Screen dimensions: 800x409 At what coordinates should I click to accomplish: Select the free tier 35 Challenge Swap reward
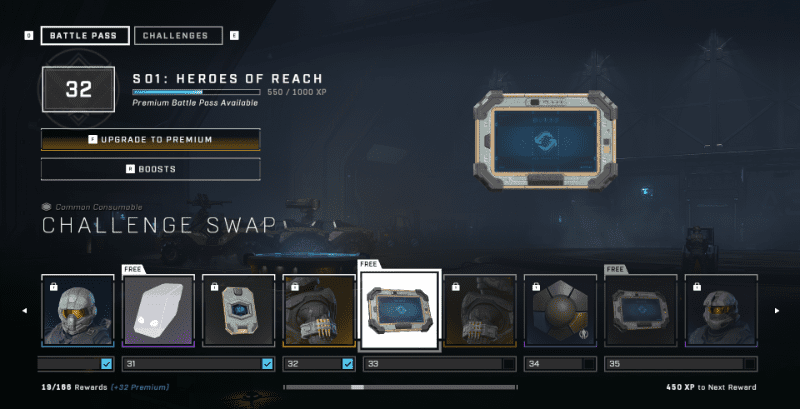[640, 311]
